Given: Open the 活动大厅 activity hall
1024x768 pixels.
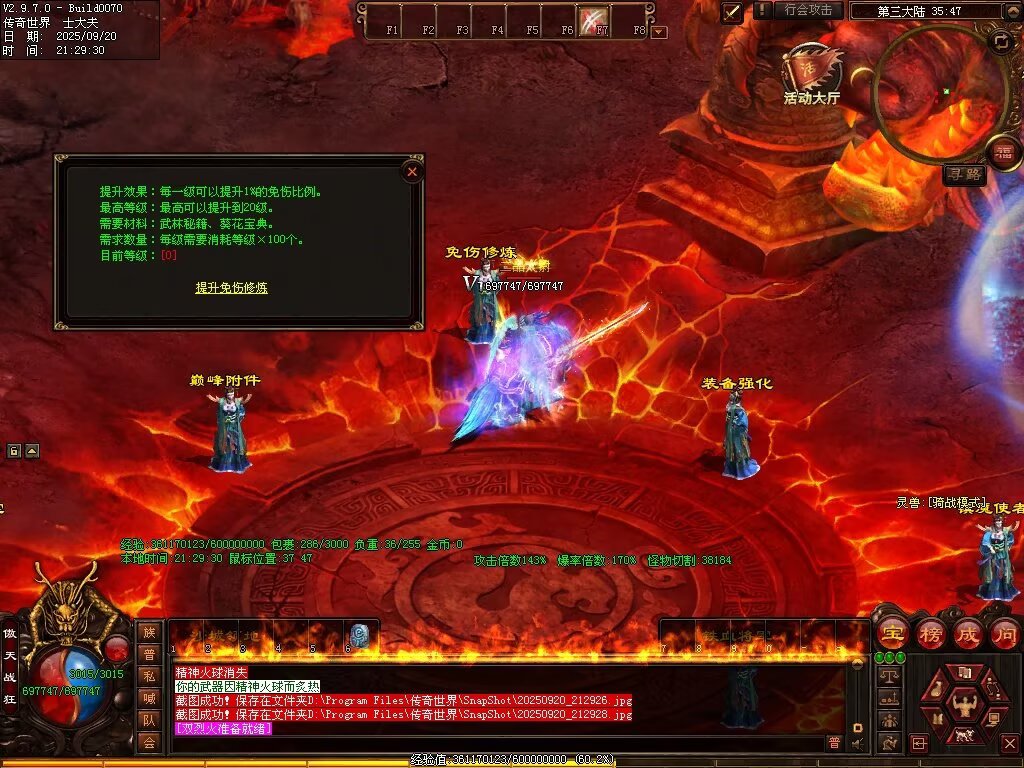Looking at the screenshot, I should pyautogui.click(x=811, y=75).
